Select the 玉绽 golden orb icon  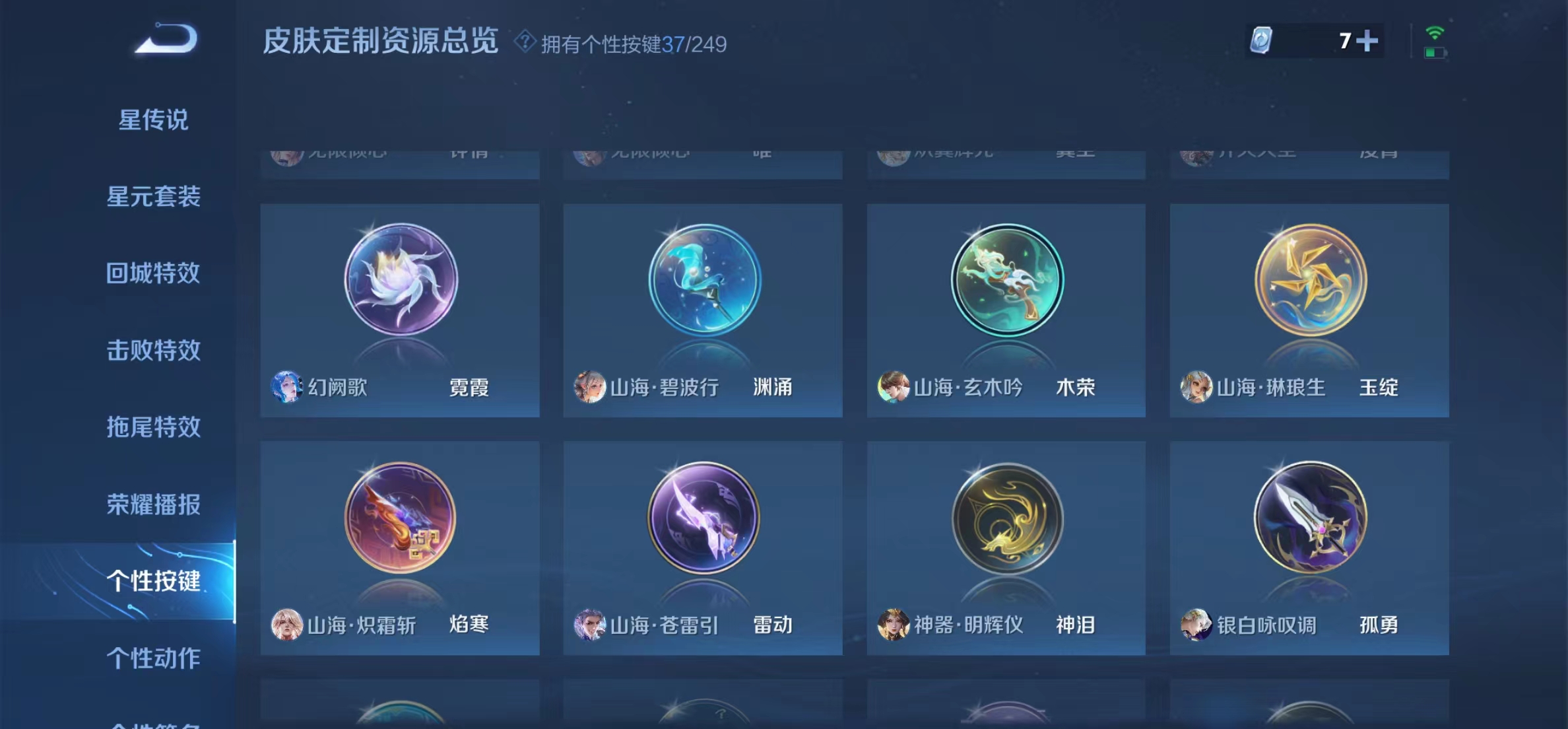click(1309, 281)
